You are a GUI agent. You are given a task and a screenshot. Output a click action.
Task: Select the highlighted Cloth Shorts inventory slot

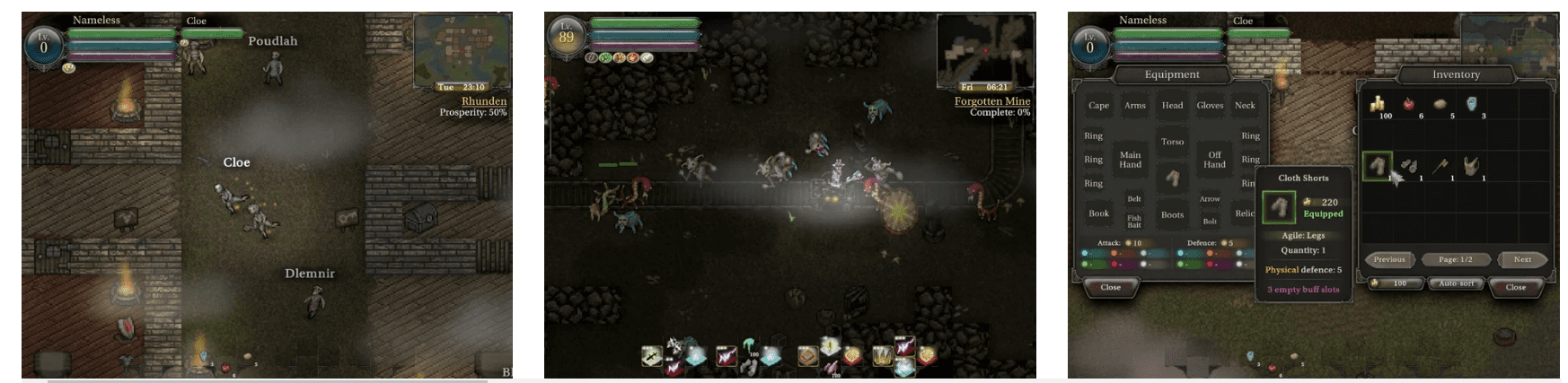click(x=1378, y=166)
